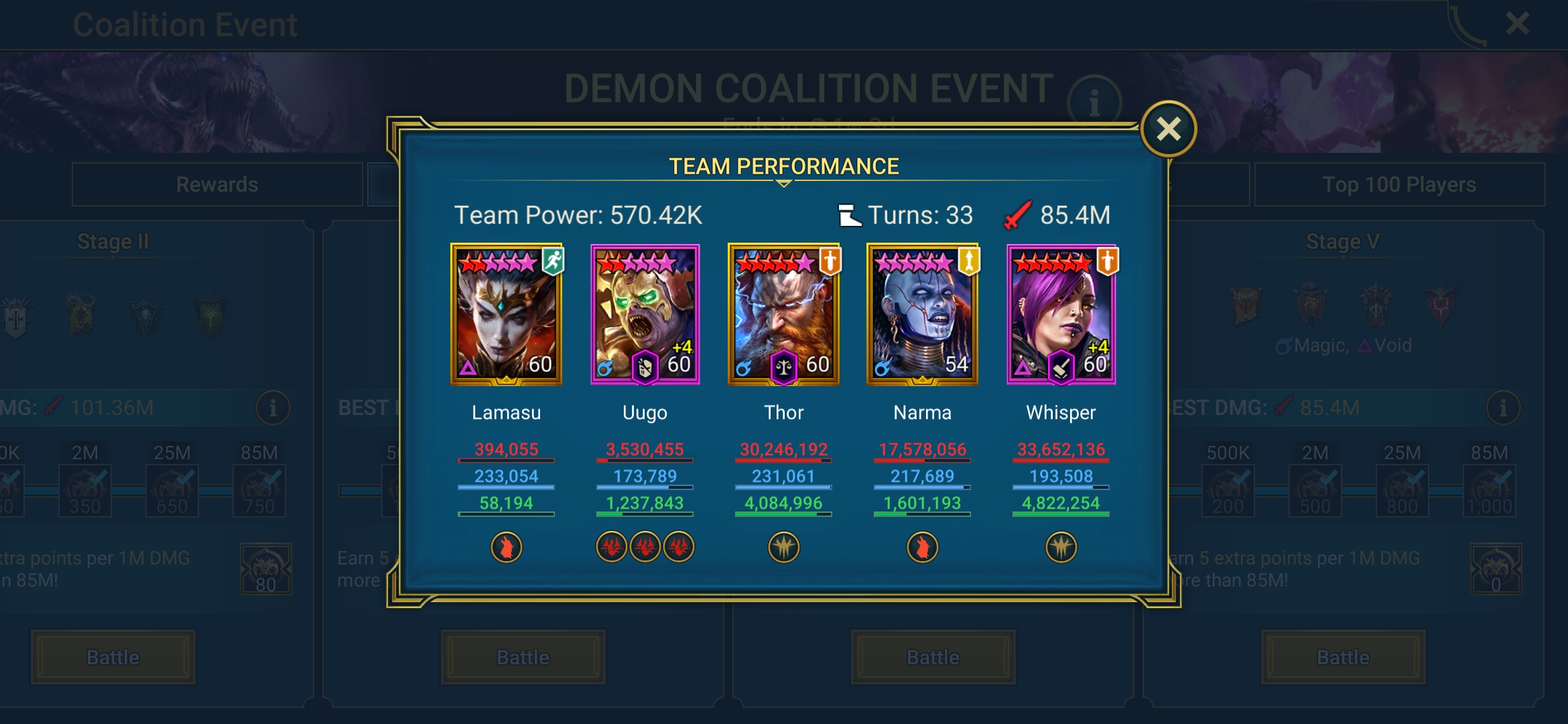
Task: Click Whisper's mastery icon below stats
Action: 1061,547
